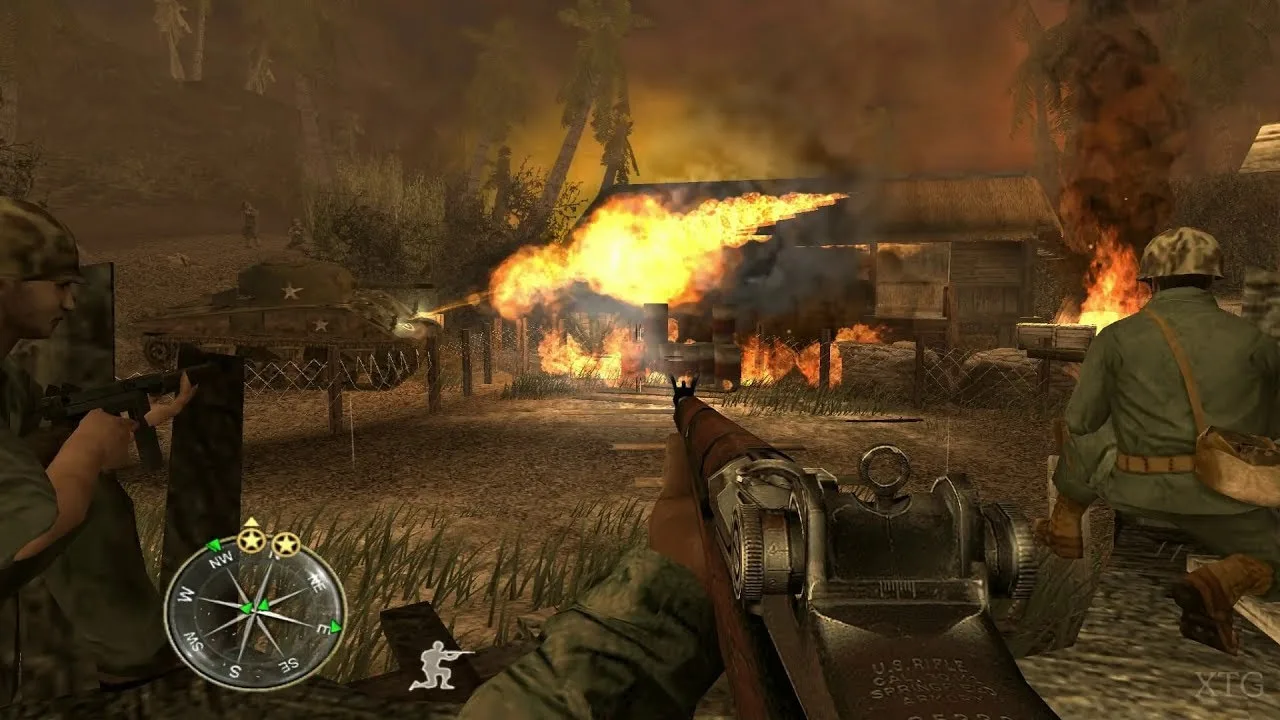Click the star objective marker topped by an arrow
Screen dimensions: 1280x720
[250, 543]
